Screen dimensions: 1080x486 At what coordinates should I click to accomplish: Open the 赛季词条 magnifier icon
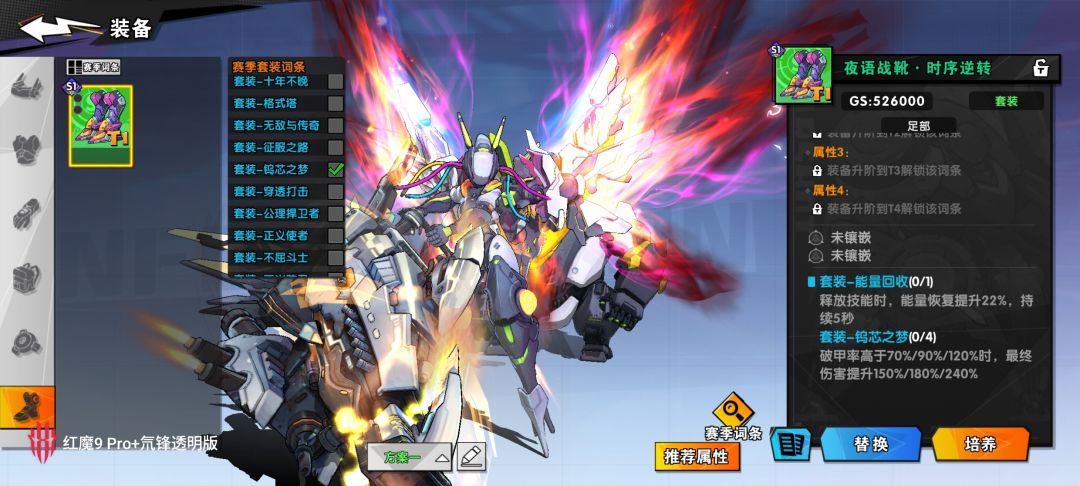click(x=734, y=410)
